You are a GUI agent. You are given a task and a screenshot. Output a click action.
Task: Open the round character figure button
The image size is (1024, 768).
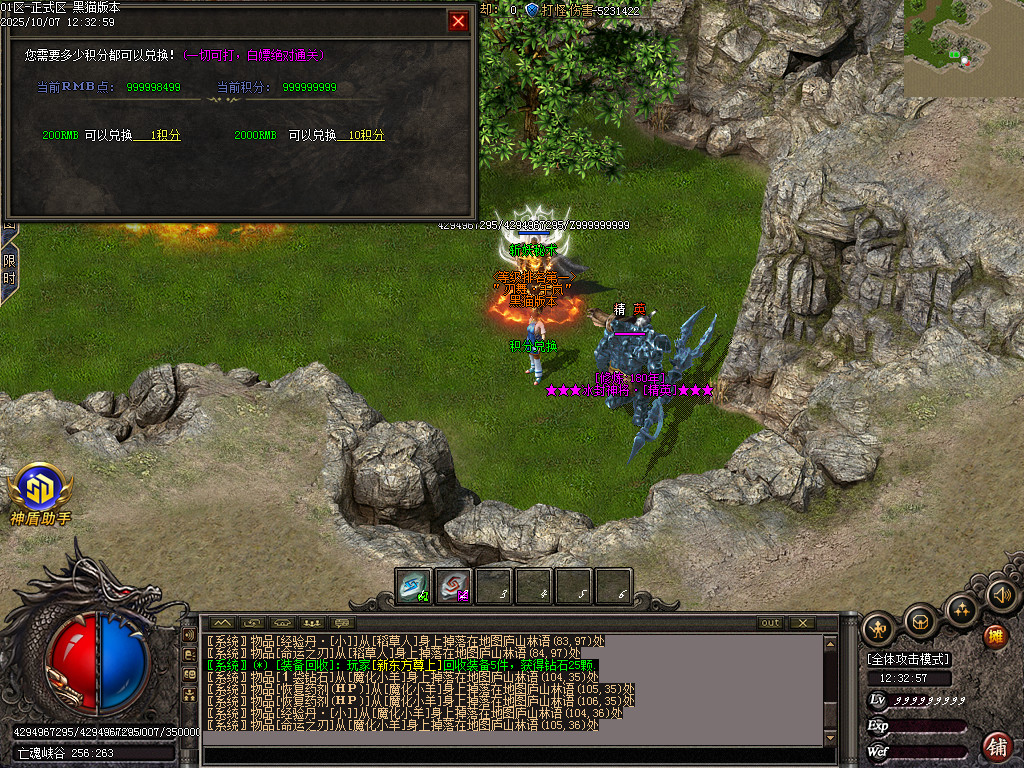pyautogui.click(x=878, y=629)
